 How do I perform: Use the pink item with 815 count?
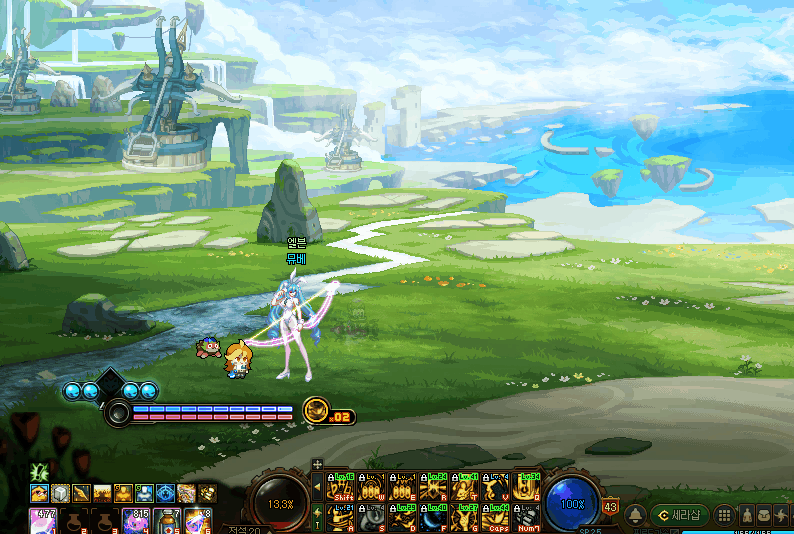tap(137, 521)
